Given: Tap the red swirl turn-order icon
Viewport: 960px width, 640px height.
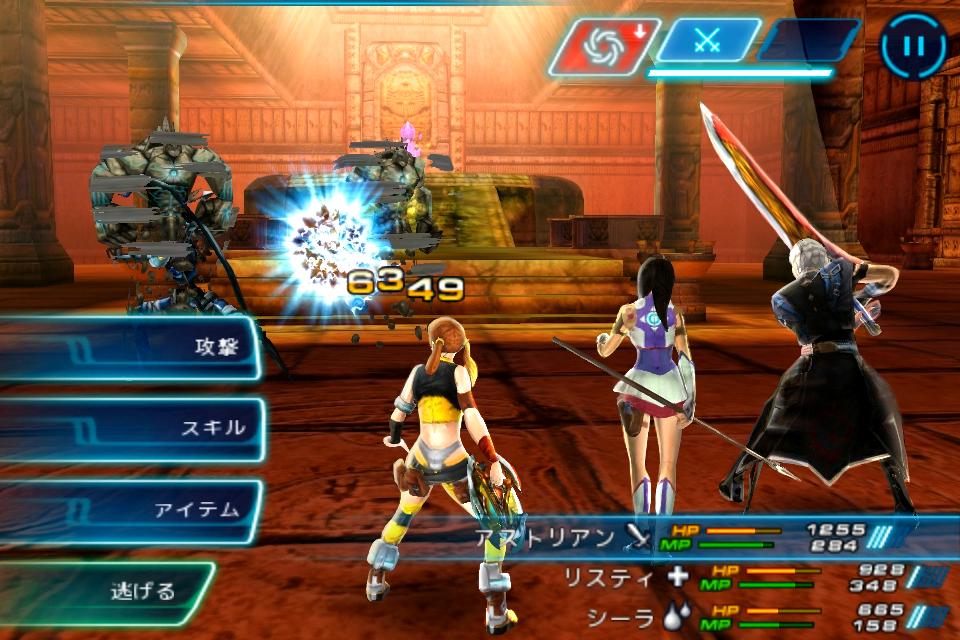Looking at the screenshot, I should point(603,46).
